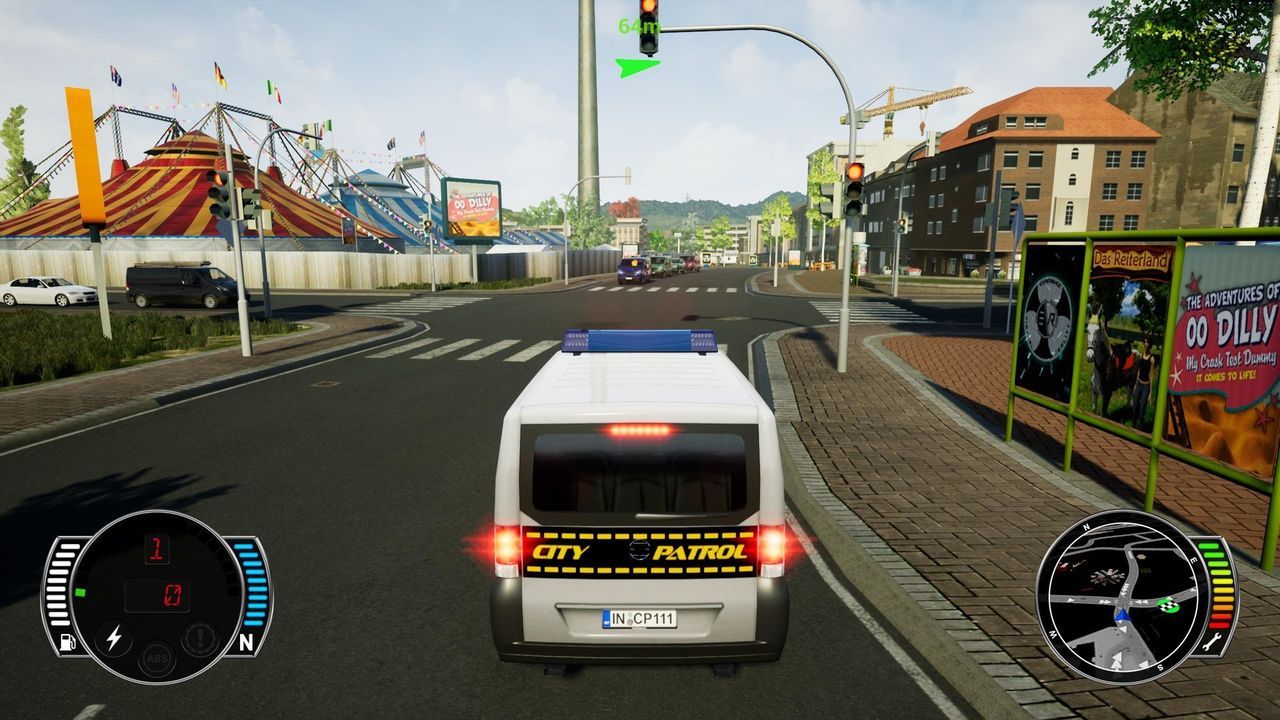Viewport: 1280px width, 720px height.
Task: Click the exclamation handbrake warning icon
Action: [200, 637]
